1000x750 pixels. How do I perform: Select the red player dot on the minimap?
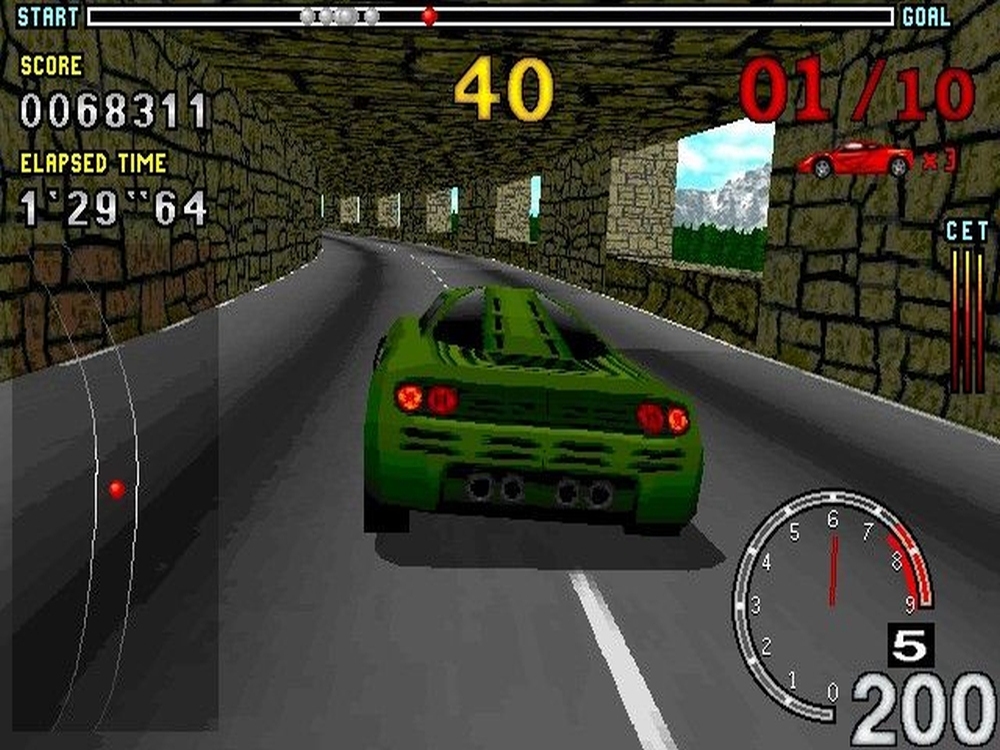117,489
